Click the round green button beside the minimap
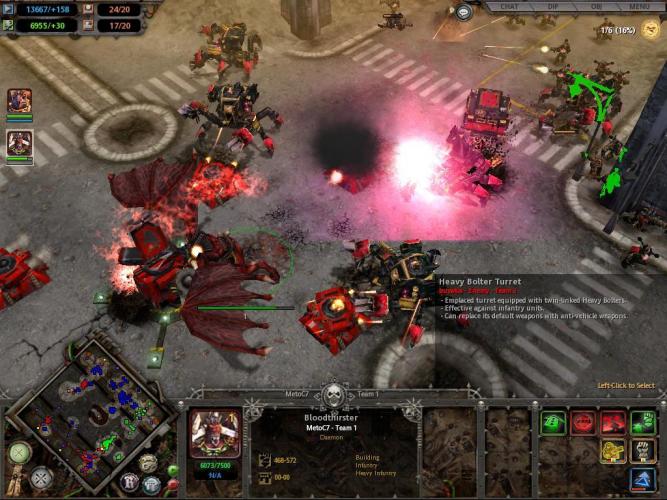Viewport: 667px width, 500px height. tap(20, 452)
